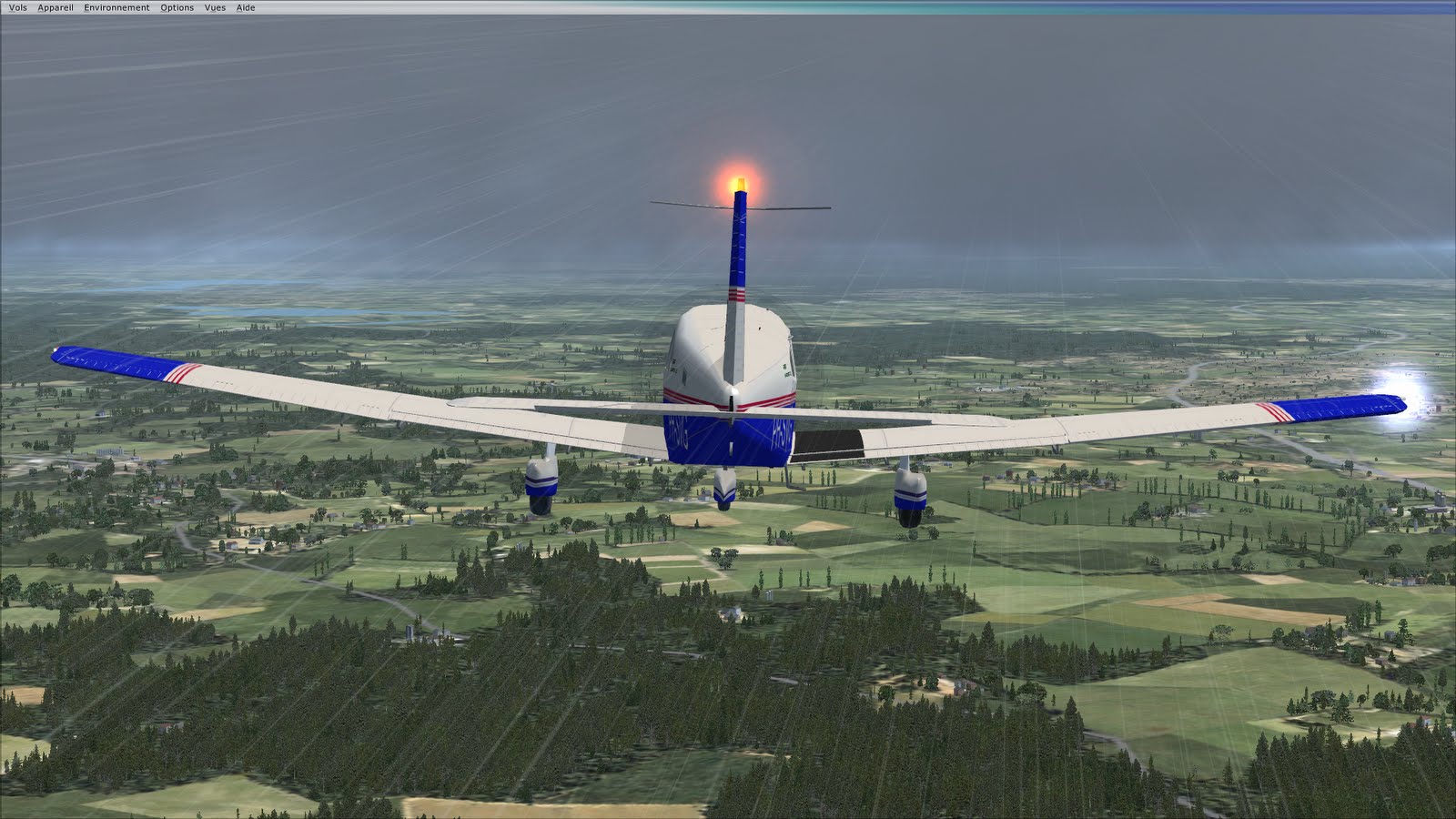
Task: Open the Aide menu
Action: click(x=245, y=6)
